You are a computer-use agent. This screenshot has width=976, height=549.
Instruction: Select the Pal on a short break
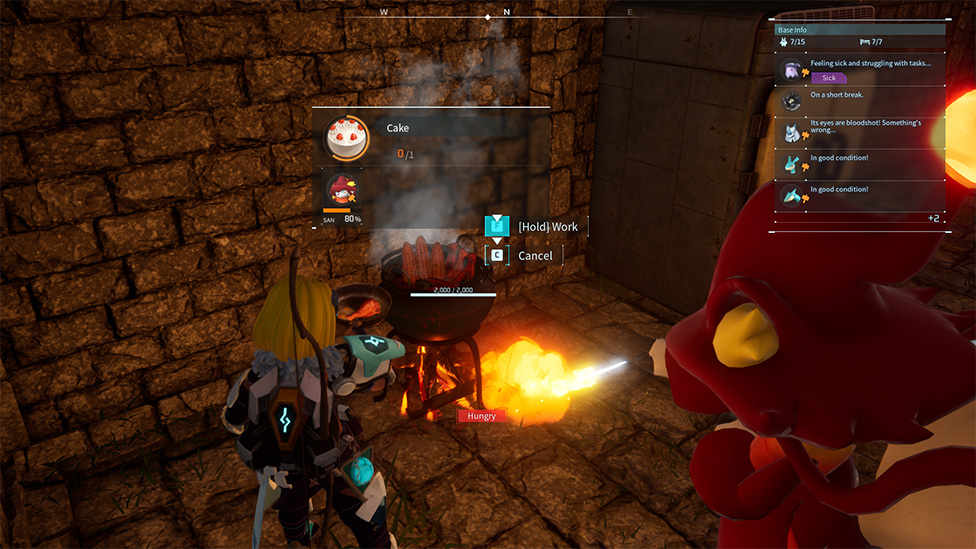pyautogui.click(x=860, y=100)
